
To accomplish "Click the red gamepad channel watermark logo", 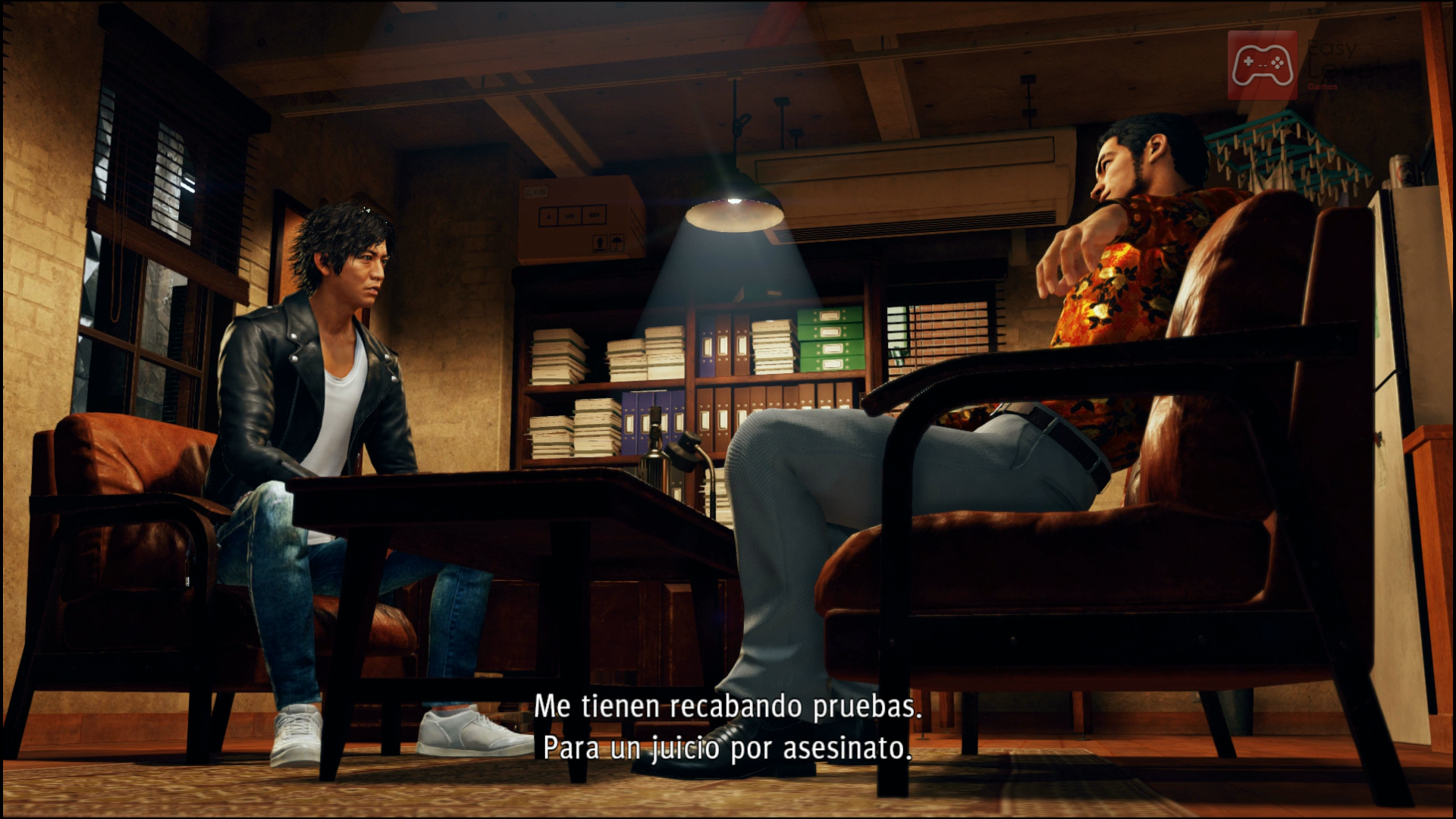I will [1263, 65].
